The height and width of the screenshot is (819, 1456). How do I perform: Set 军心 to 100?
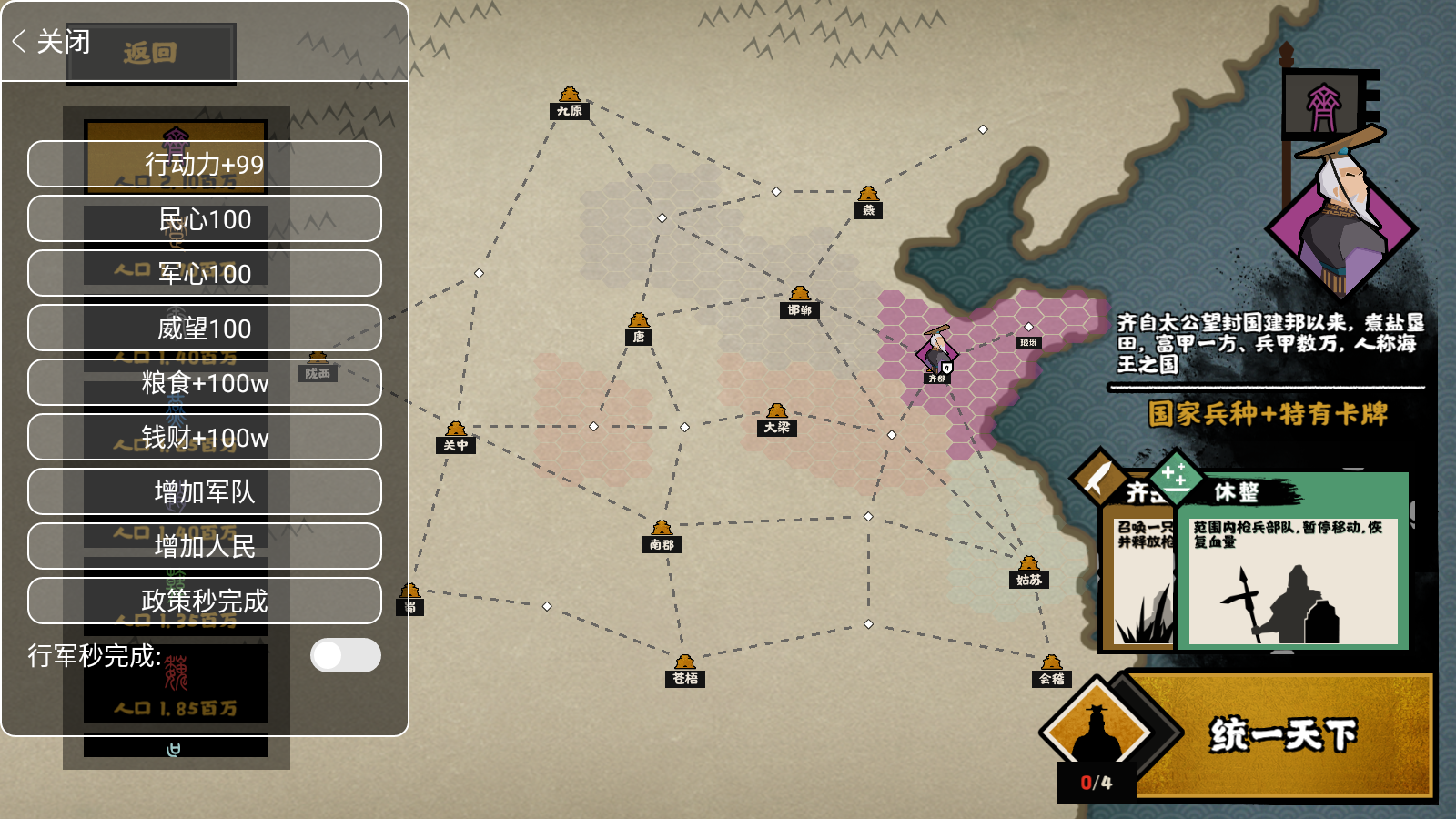tap(205, 273)
